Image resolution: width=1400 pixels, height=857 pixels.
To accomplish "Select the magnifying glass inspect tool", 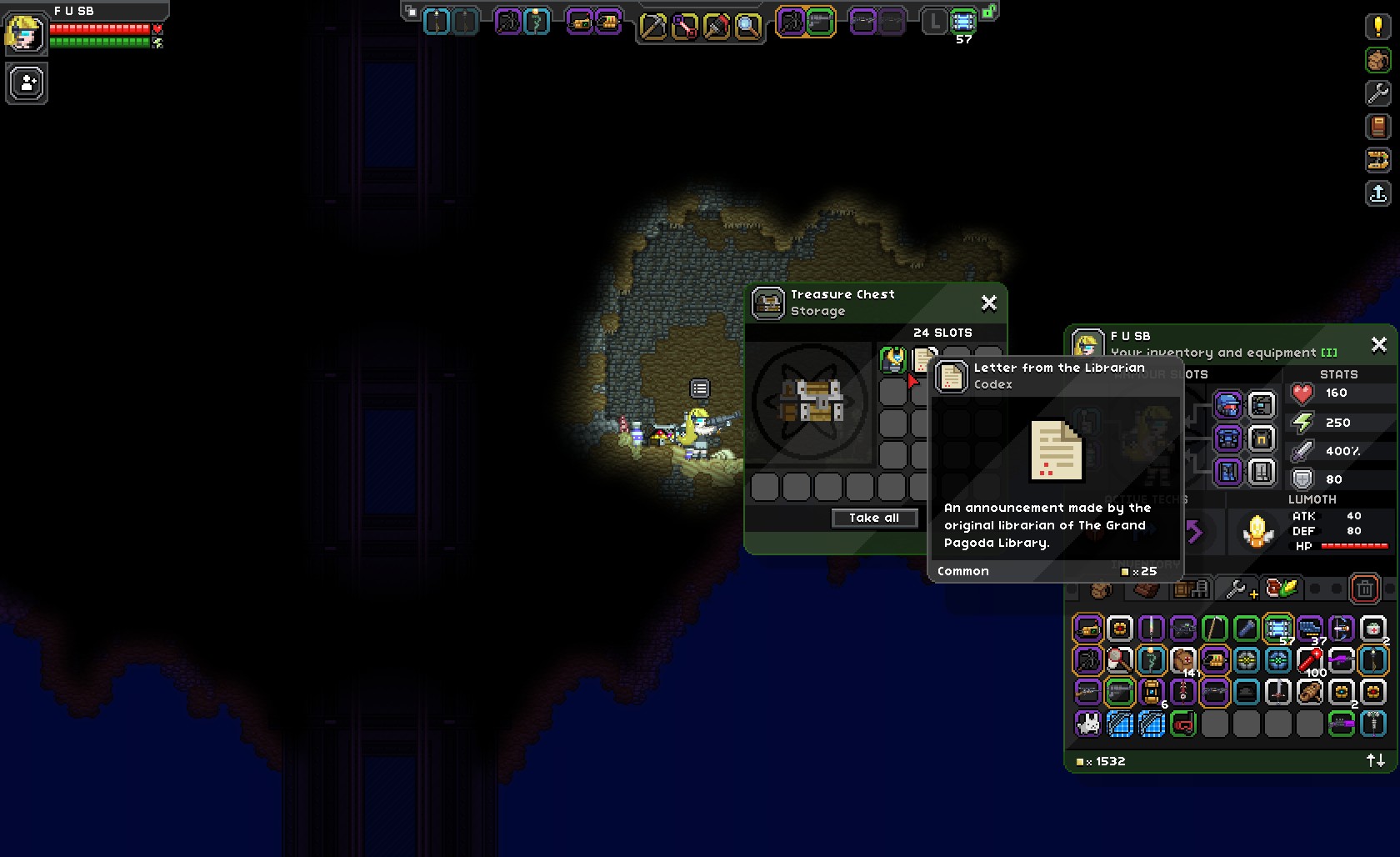I will (x=747, y=27).
